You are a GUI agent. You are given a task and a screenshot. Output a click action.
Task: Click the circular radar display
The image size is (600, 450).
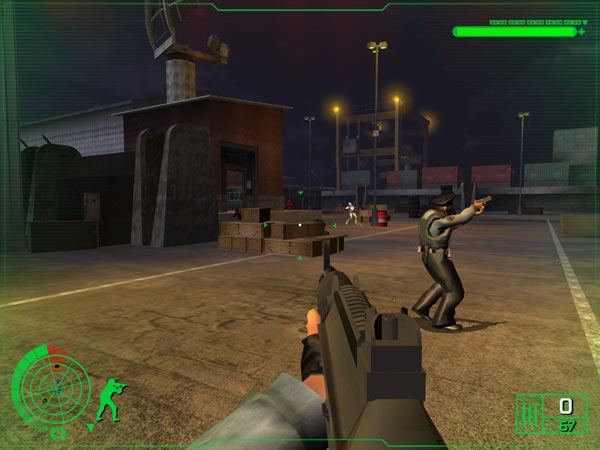(45, 387)
